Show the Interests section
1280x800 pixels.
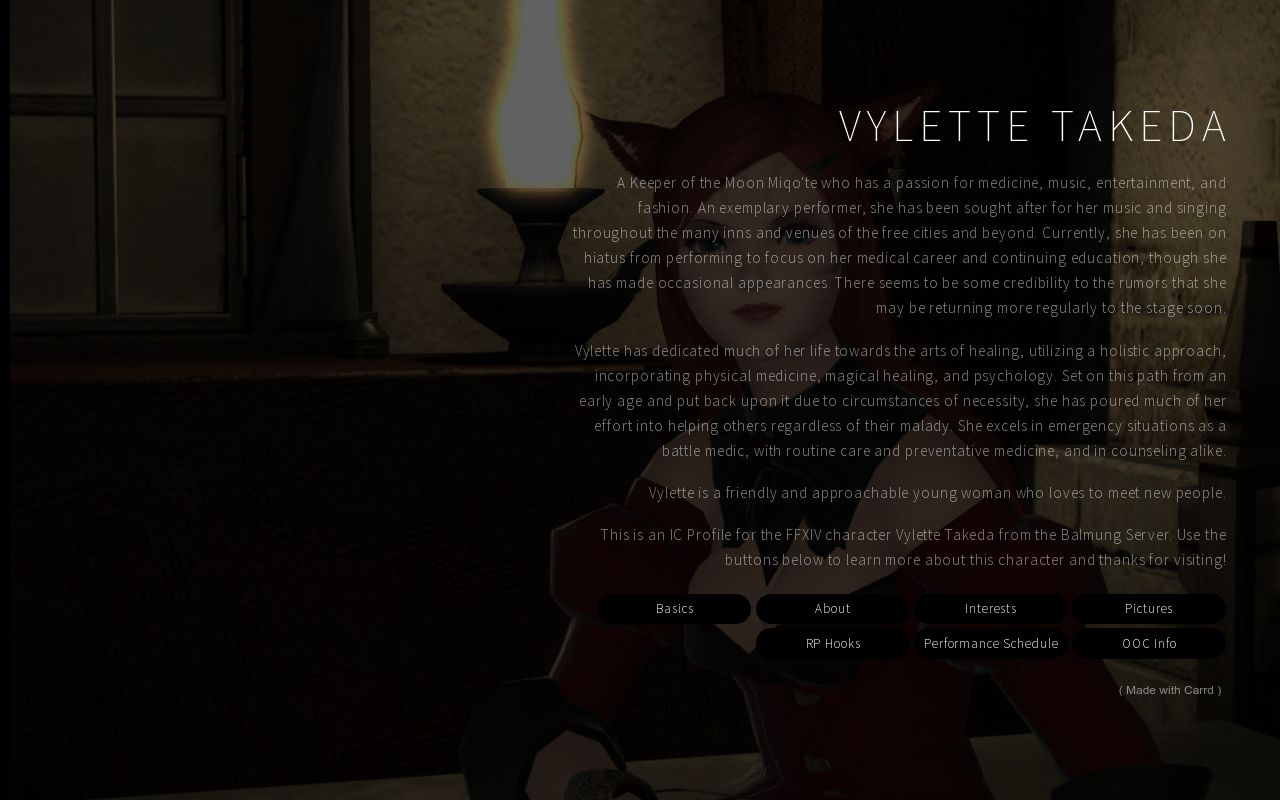990,608
